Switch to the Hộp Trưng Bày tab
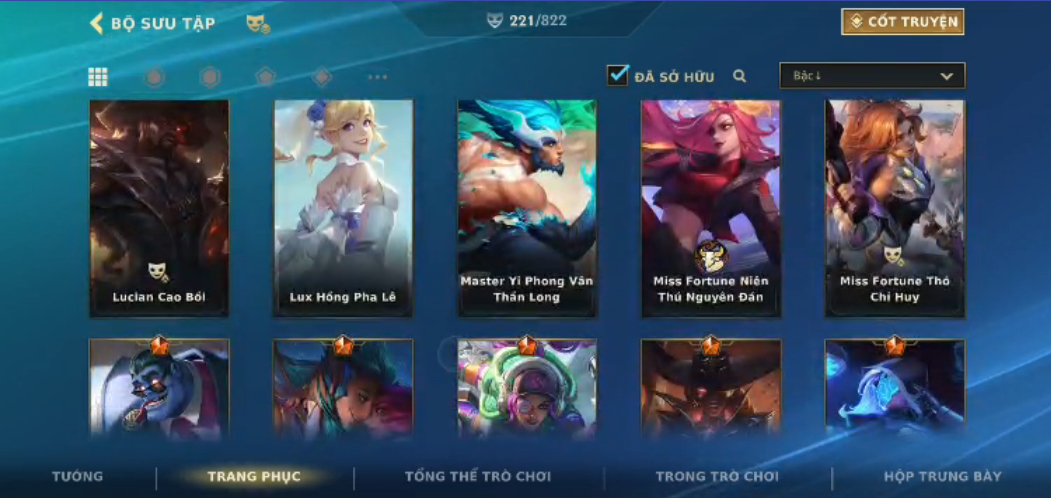 click(942, 477)
